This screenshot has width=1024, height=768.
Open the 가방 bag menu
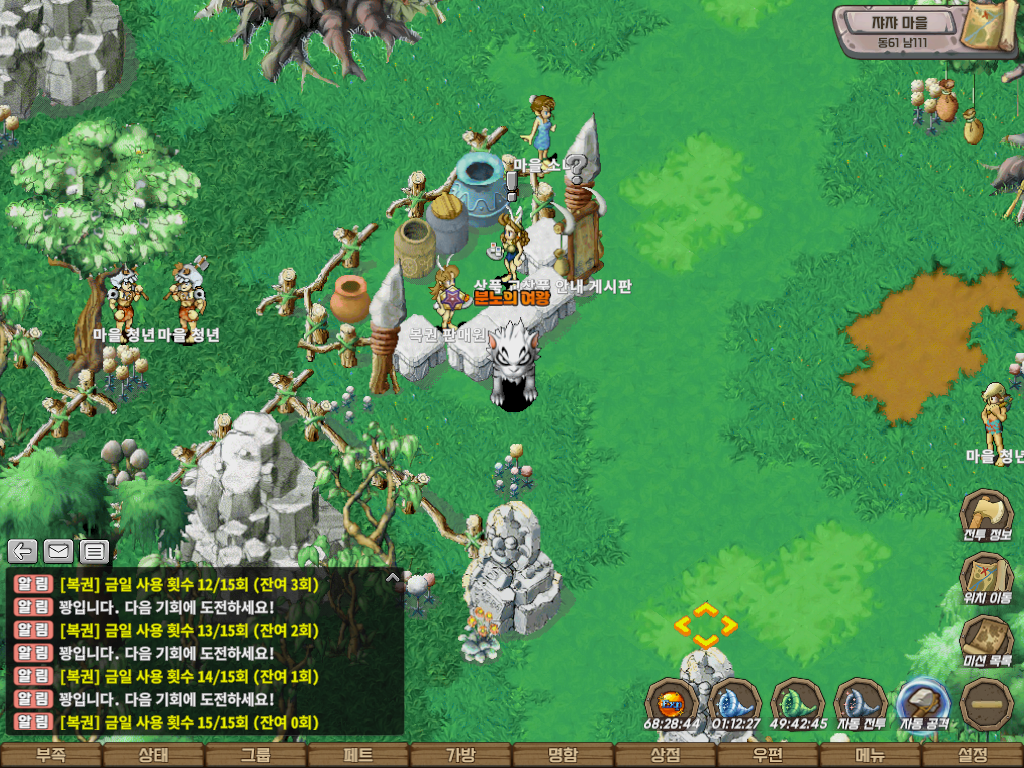pyautogui.click(x=460, y=756)
